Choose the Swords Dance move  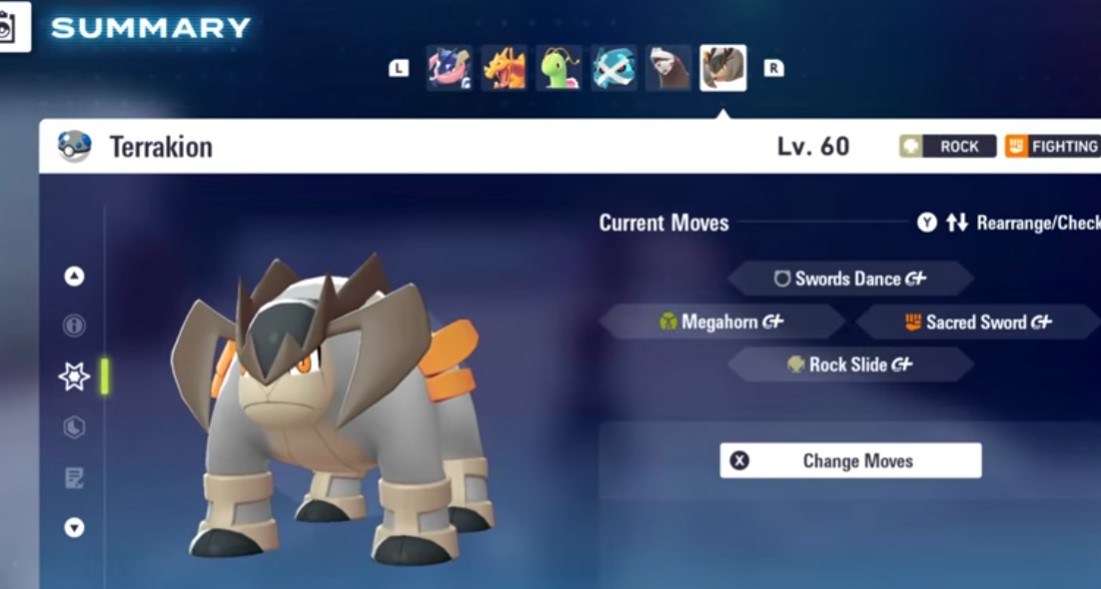tap(850, 279)
